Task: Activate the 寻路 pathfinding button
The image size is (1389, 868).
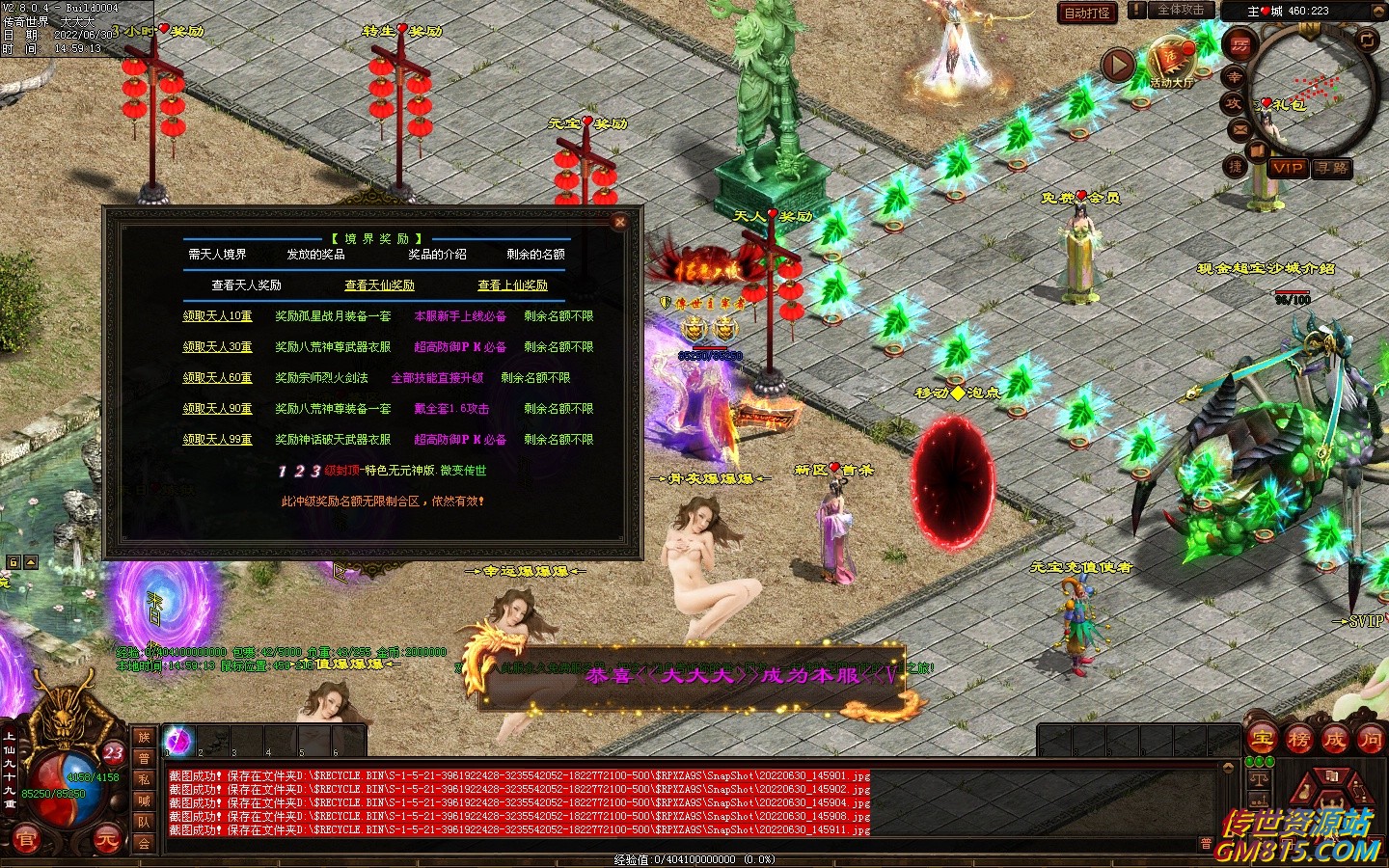Action: tap(1332, 168)
